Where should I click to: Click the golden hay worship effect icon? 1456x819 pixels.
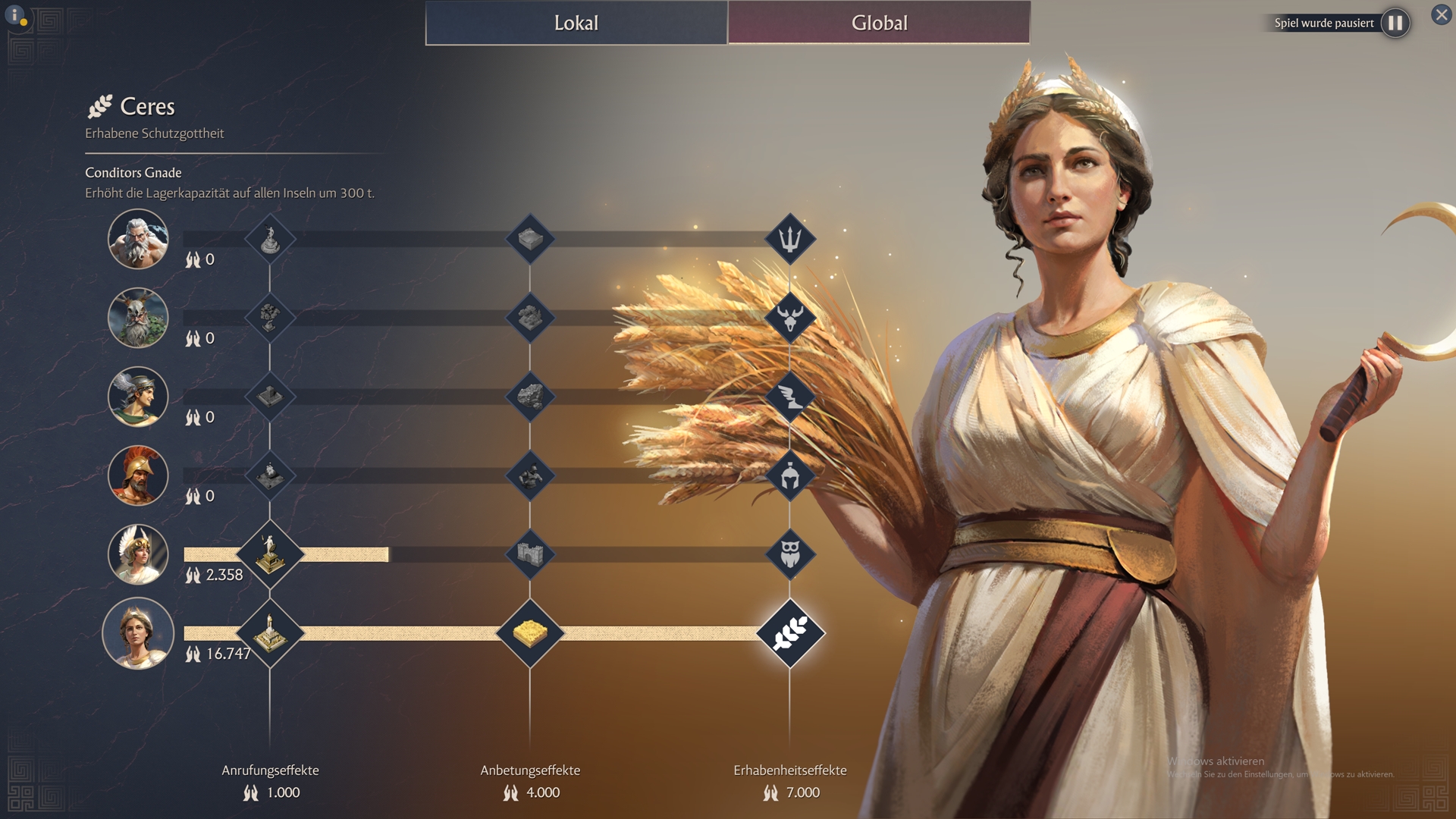(530, 633)
